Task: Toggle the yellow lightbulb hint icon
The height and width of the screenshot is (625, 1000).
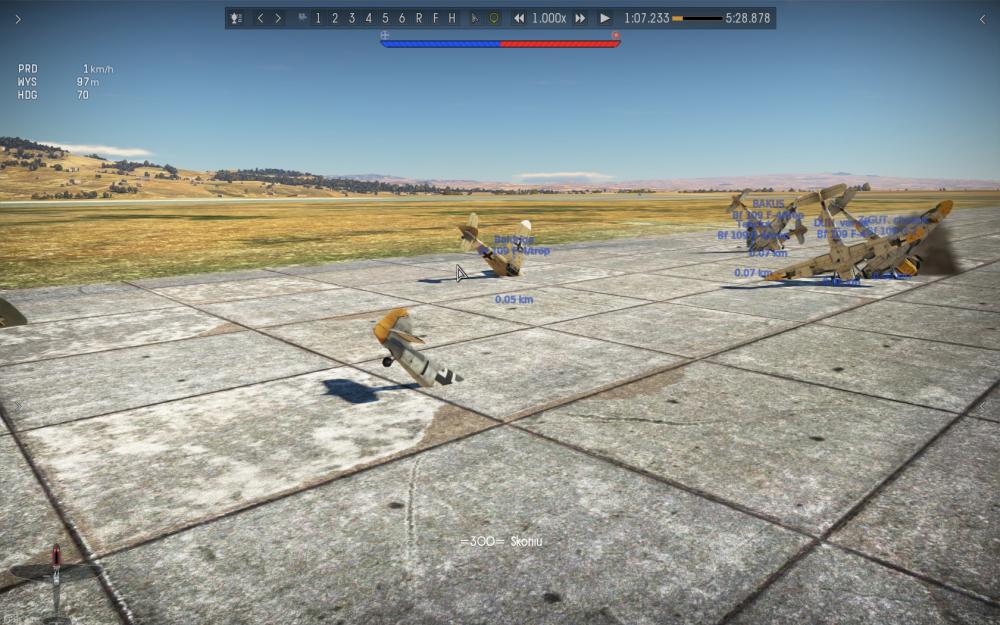Action: tap(494, 18)
